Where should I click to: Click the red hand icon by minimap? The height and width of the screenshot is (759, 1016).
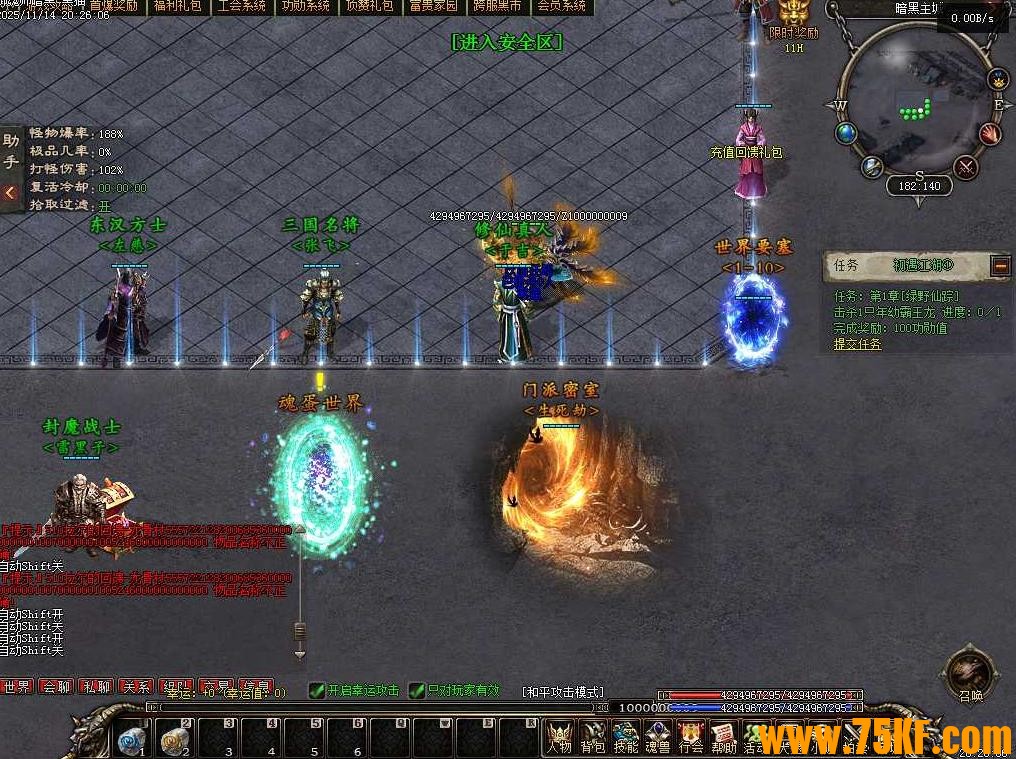pyautogui.click(x=989, y=133)
